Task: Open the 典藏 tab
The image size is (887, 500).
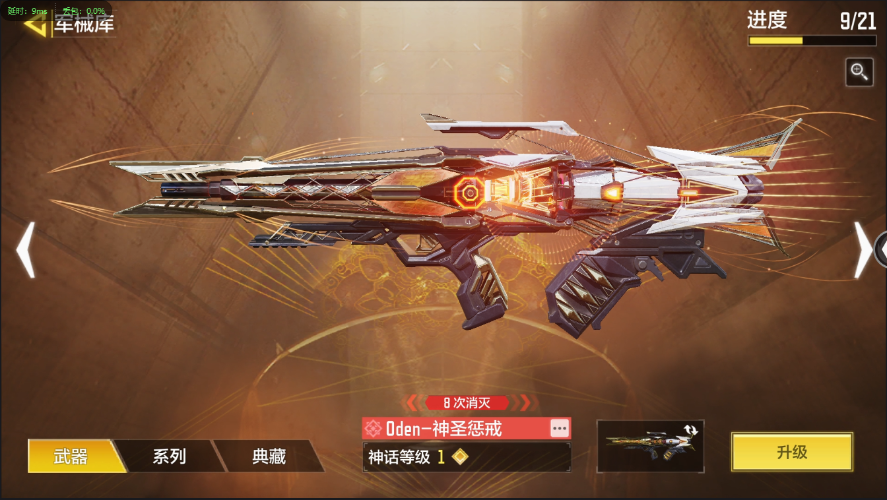Action: (269, 456)
